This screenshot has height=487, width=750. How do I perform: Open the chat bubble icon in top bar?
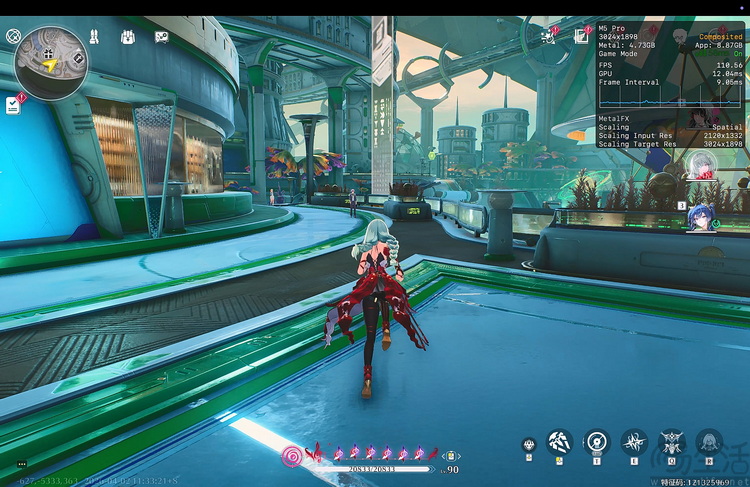(x=161, y=37)
